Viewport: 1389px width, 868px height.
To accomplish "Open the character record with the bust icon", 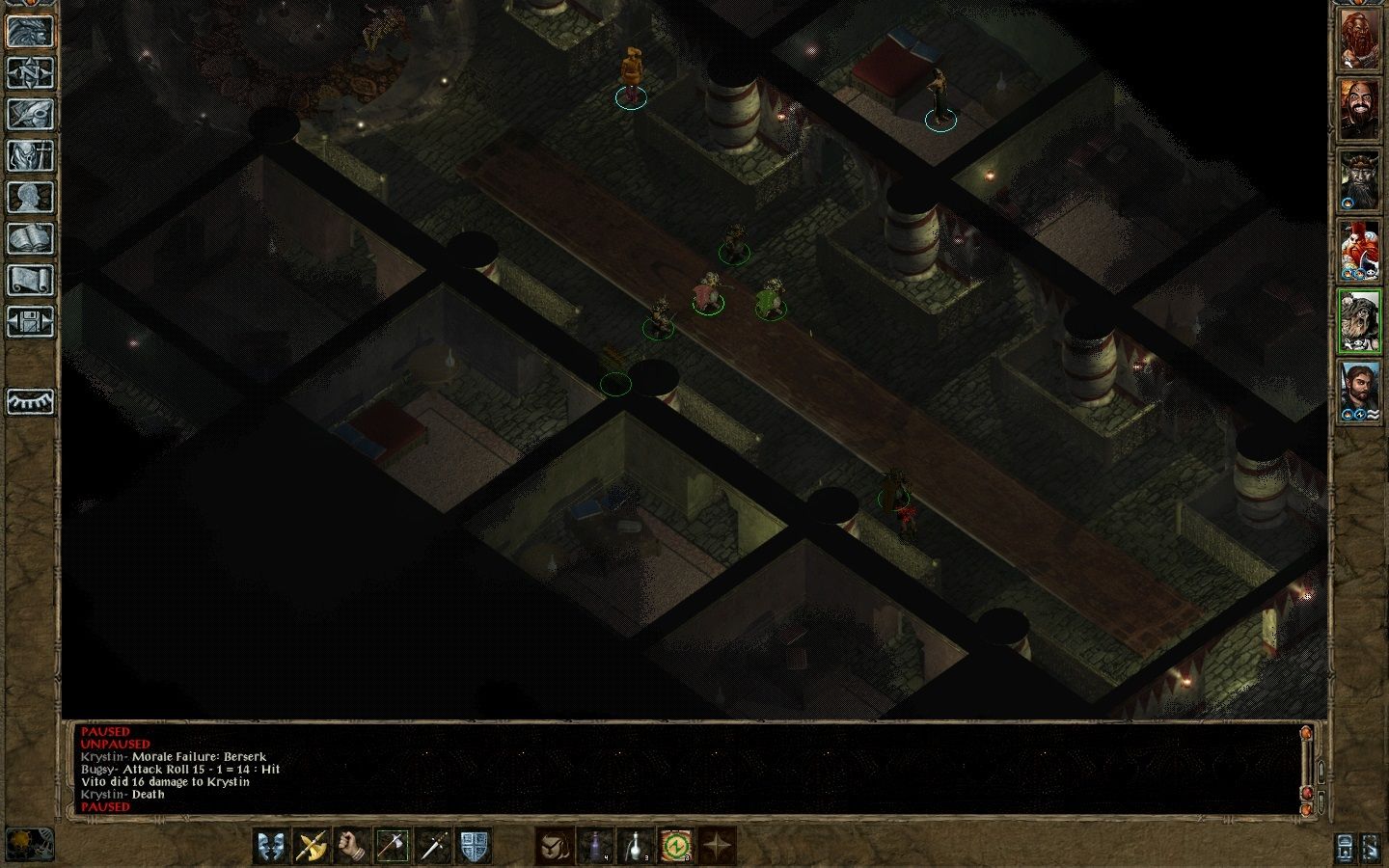I will [31, 197].
